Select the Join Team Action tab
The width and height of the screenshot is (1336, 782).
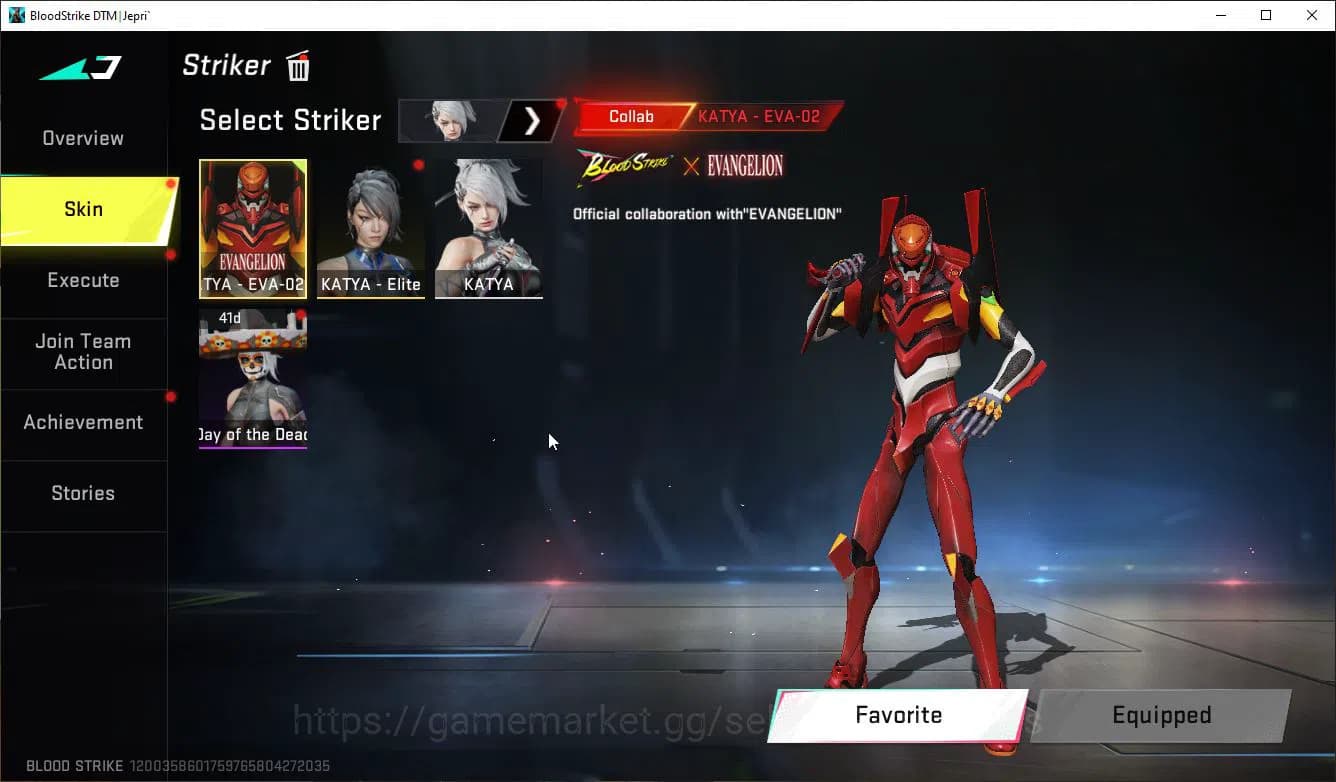[x=83, y=352]
